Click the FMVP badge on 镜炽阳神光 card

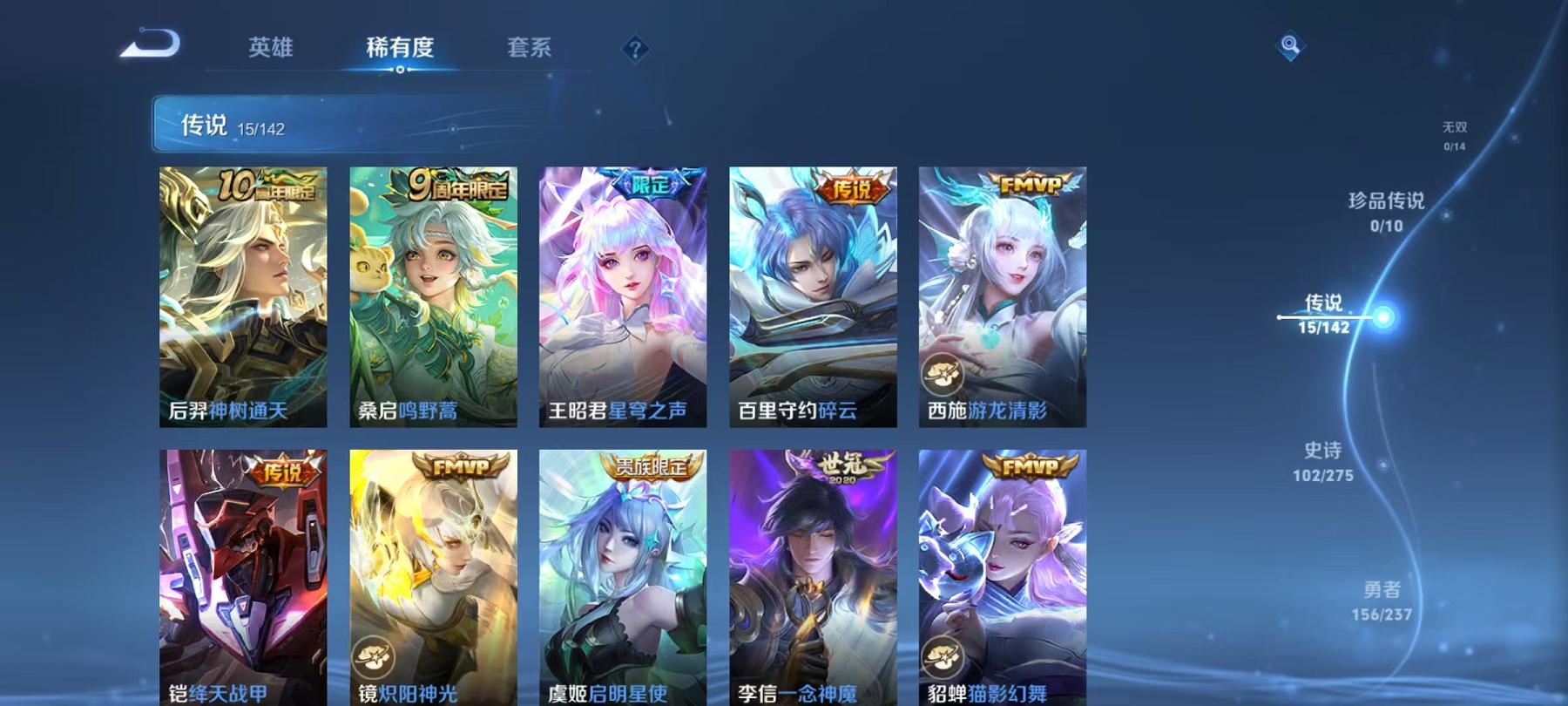(x=460, y=468)
